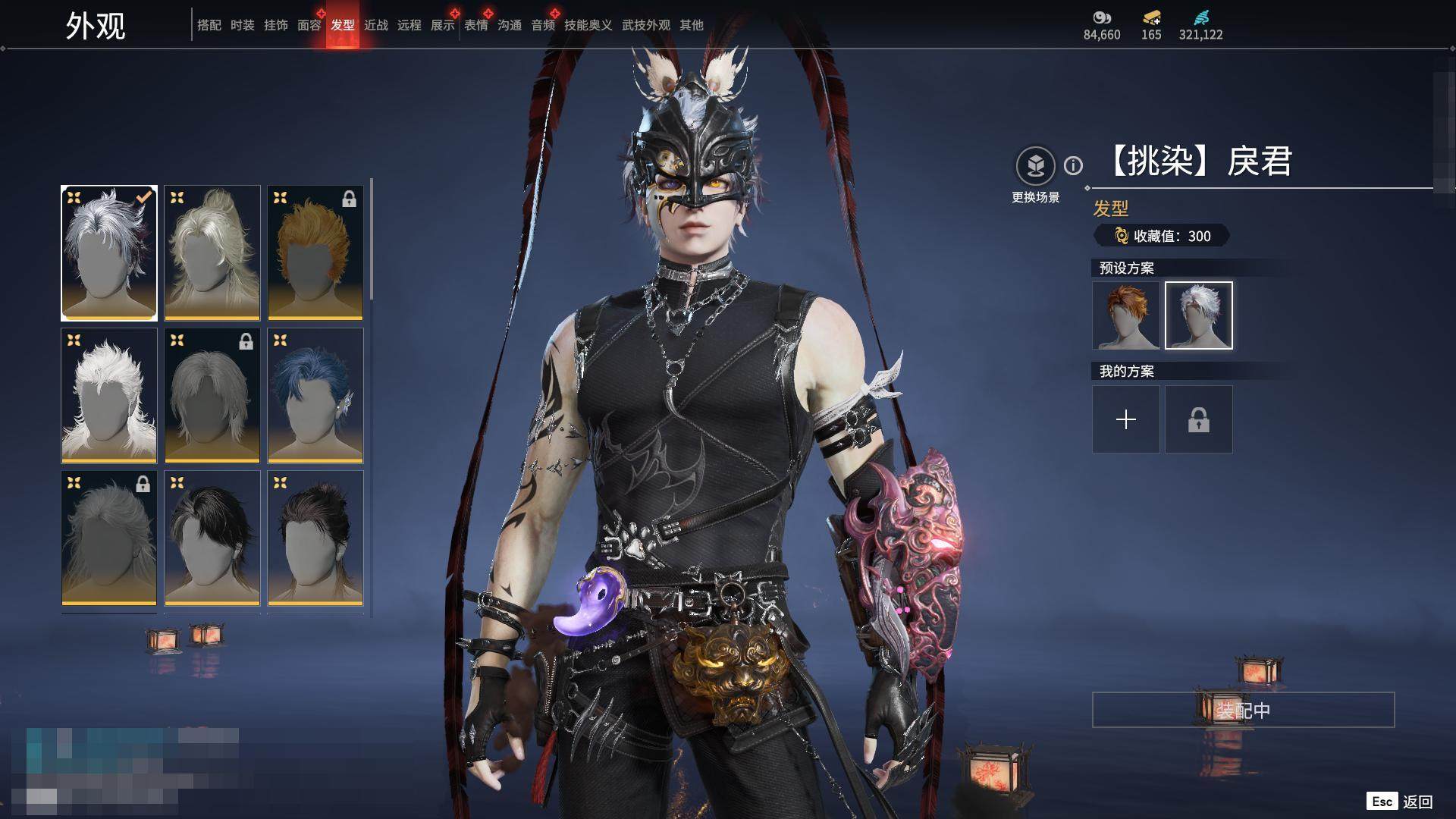This screenshot has height=819, width=1456.
Task: Open the 技能奥义 tab
Action: pos(588,25)
